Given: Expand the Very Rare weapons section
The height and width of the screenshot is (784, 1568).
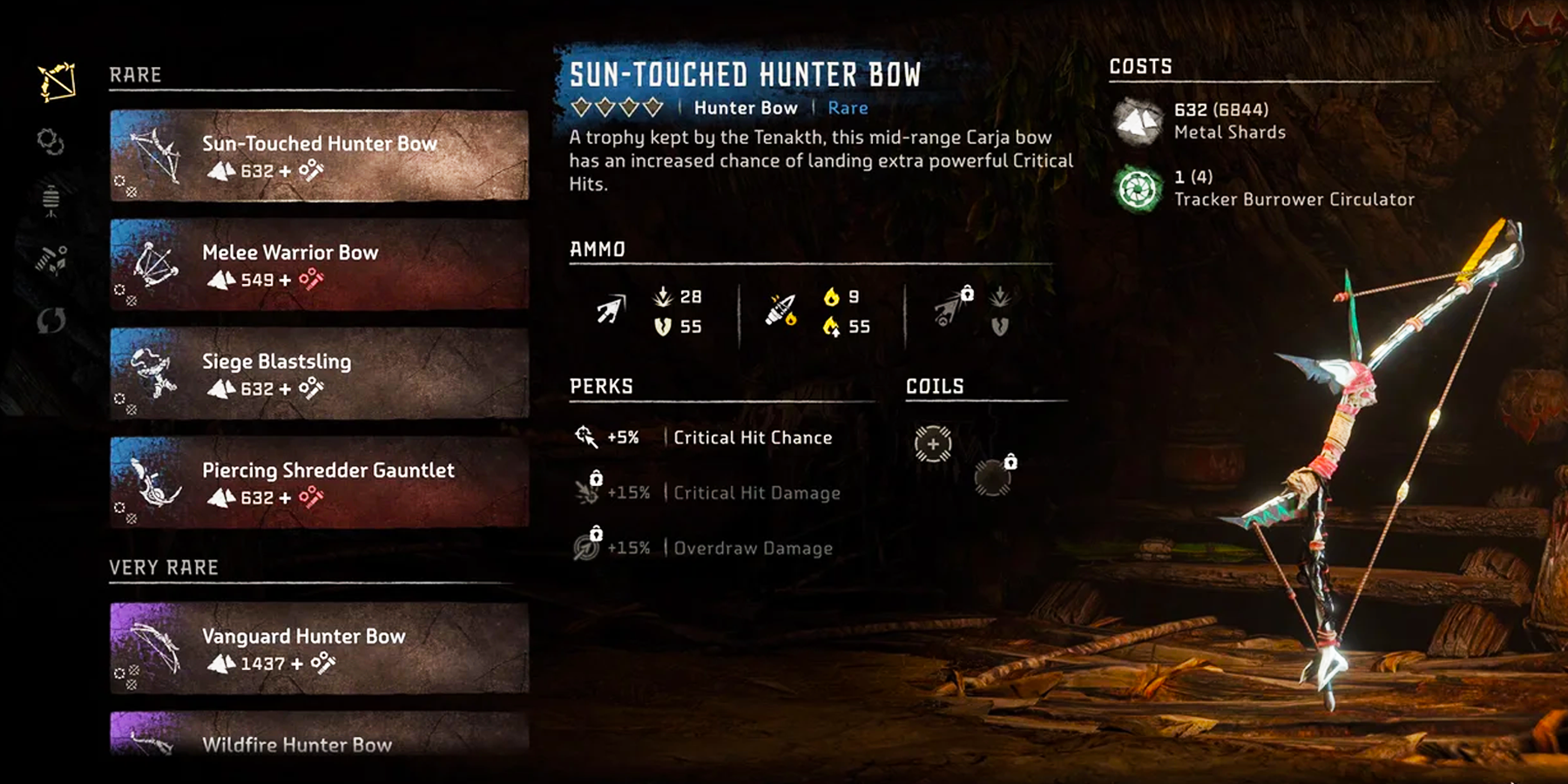Looking at the screenshot, I should click(x=162, y=566).
